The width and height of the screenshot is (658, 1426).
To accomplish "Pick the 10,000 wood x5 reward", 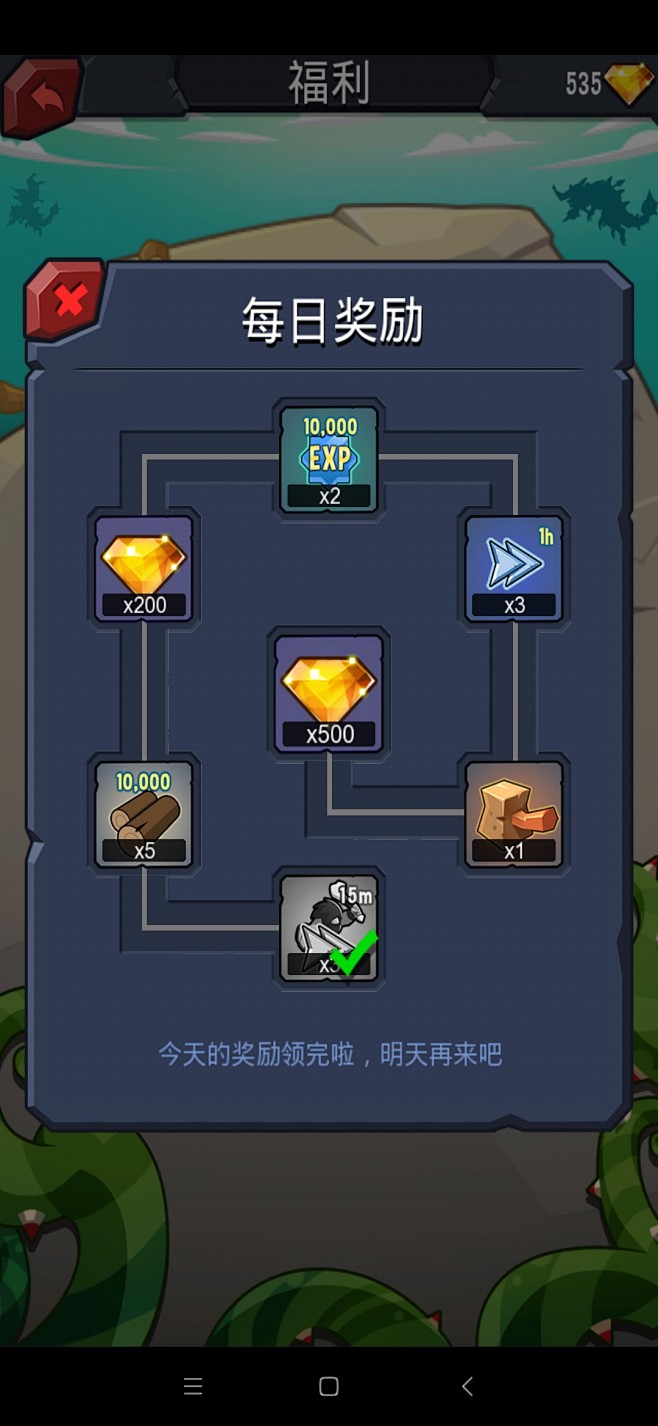I will (x=144, y=814).
